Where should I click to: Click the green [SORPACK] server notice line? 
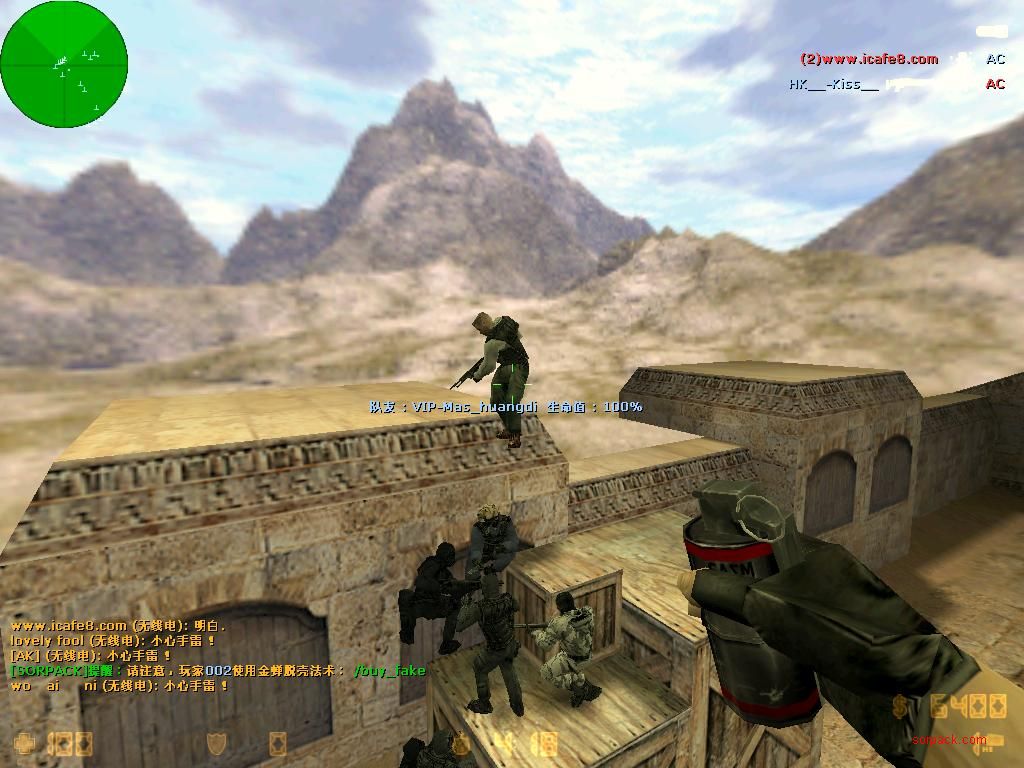point(218,670)
